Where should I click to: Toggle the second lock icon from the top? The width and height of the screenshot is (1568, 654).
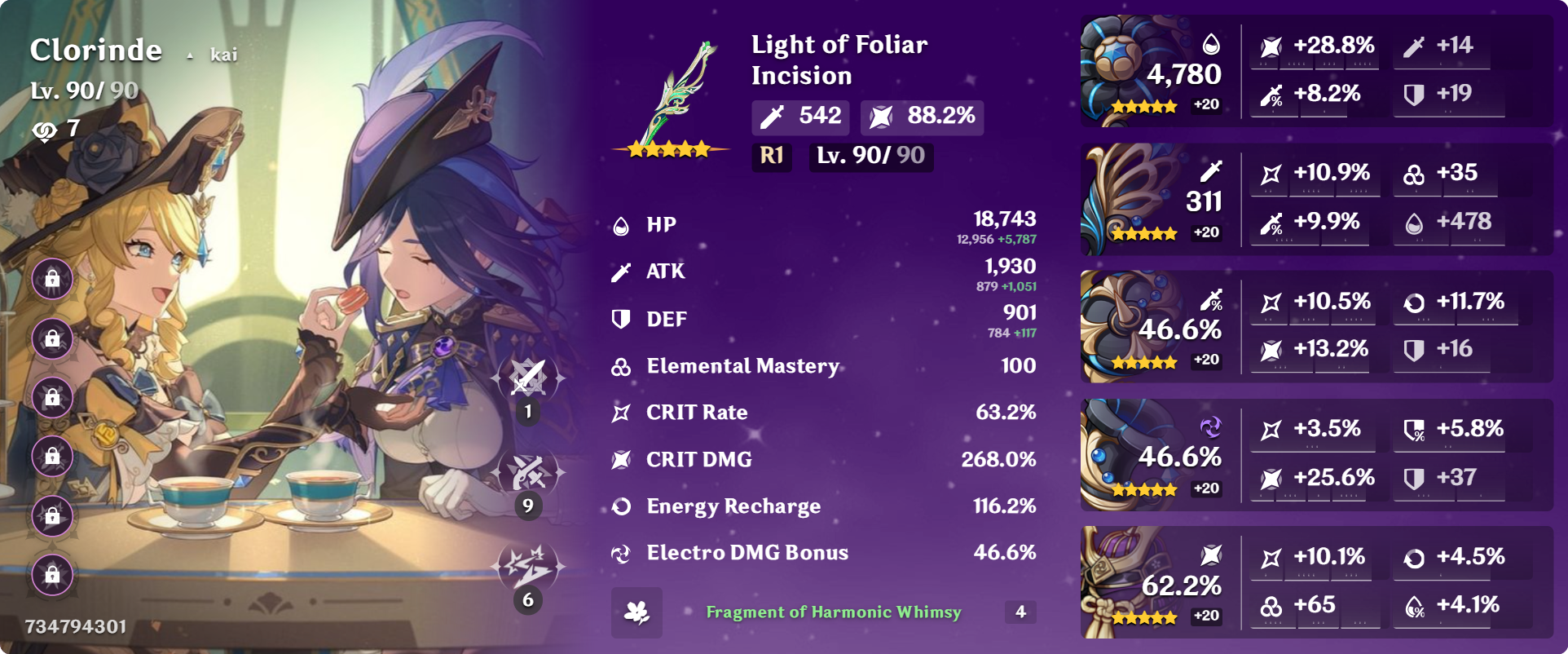51,338
